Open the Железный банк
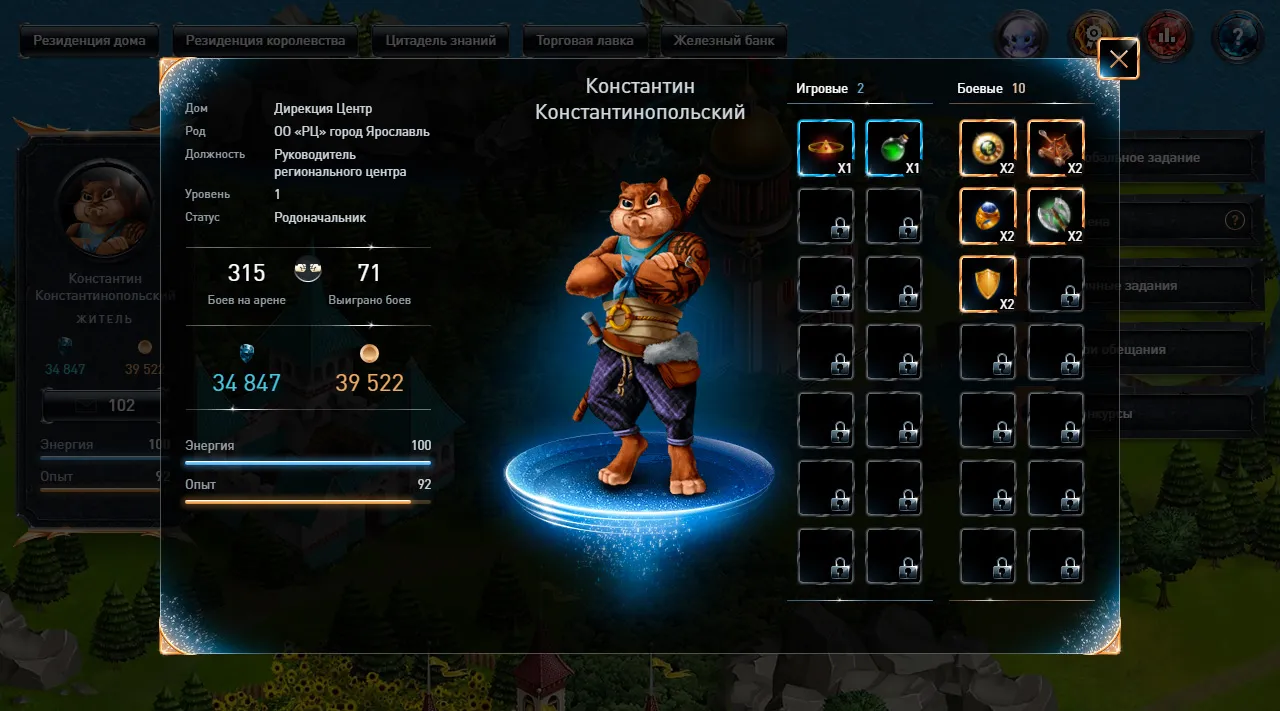 [723, 41]
